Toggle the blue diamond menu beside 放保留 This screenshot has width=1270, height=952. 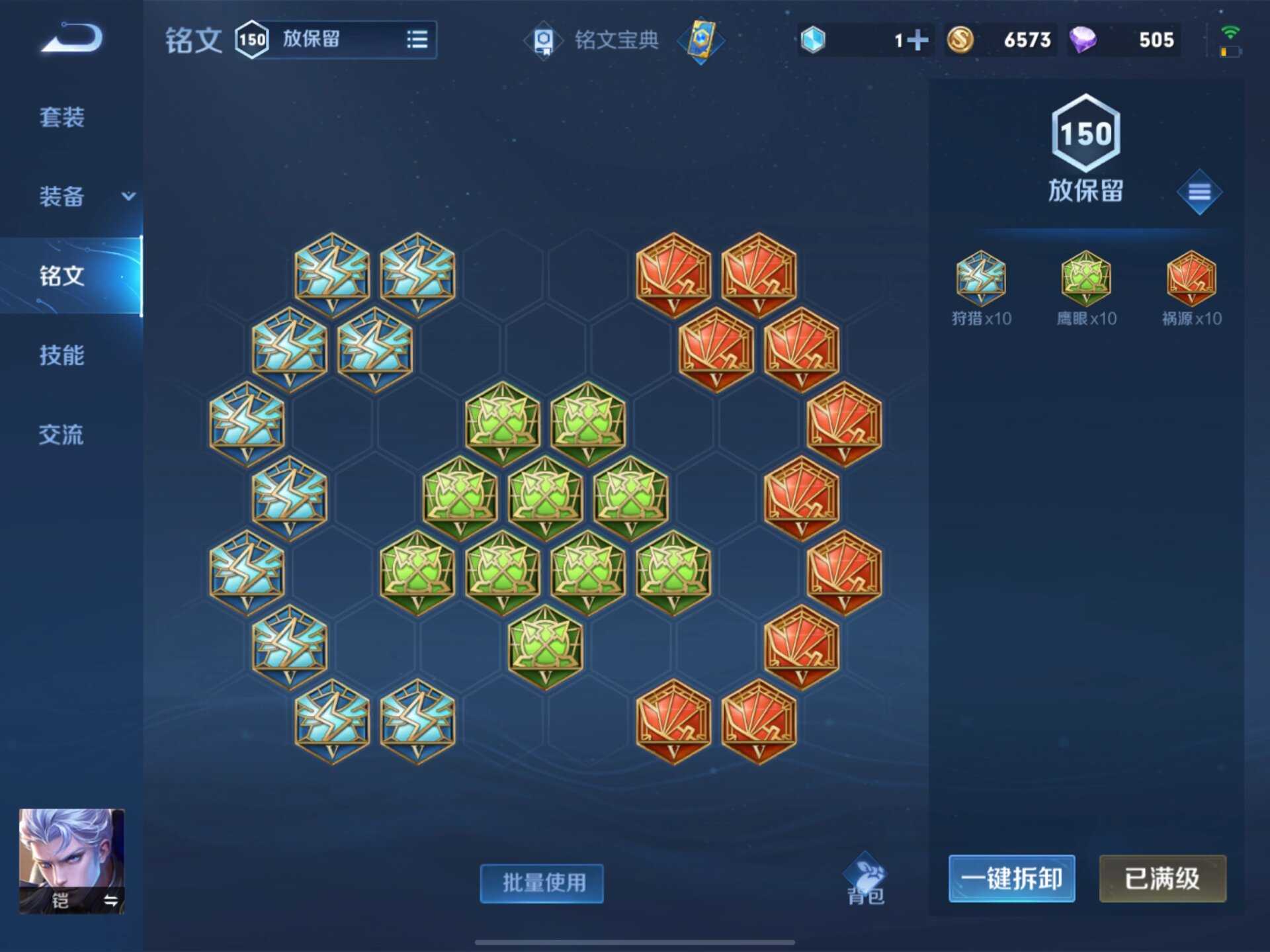point(1199,192)
